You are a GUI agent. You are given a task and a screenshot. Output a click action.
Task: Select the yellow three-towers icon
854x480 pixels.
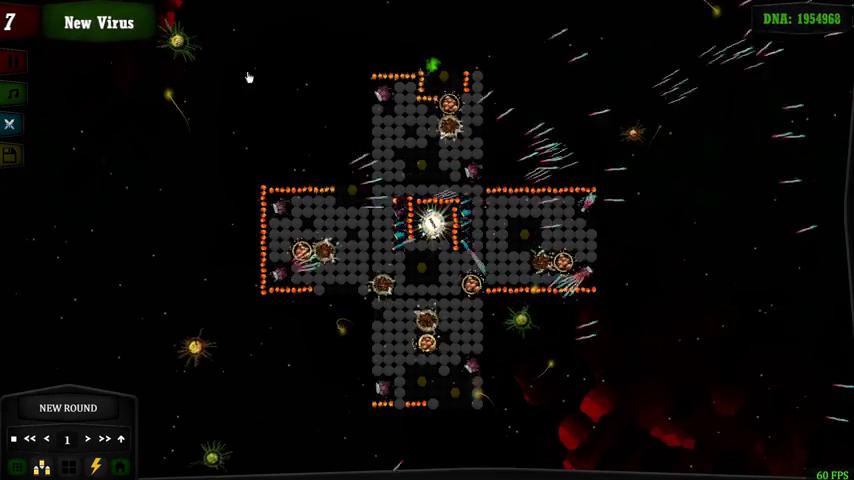(x=42, y=467)
